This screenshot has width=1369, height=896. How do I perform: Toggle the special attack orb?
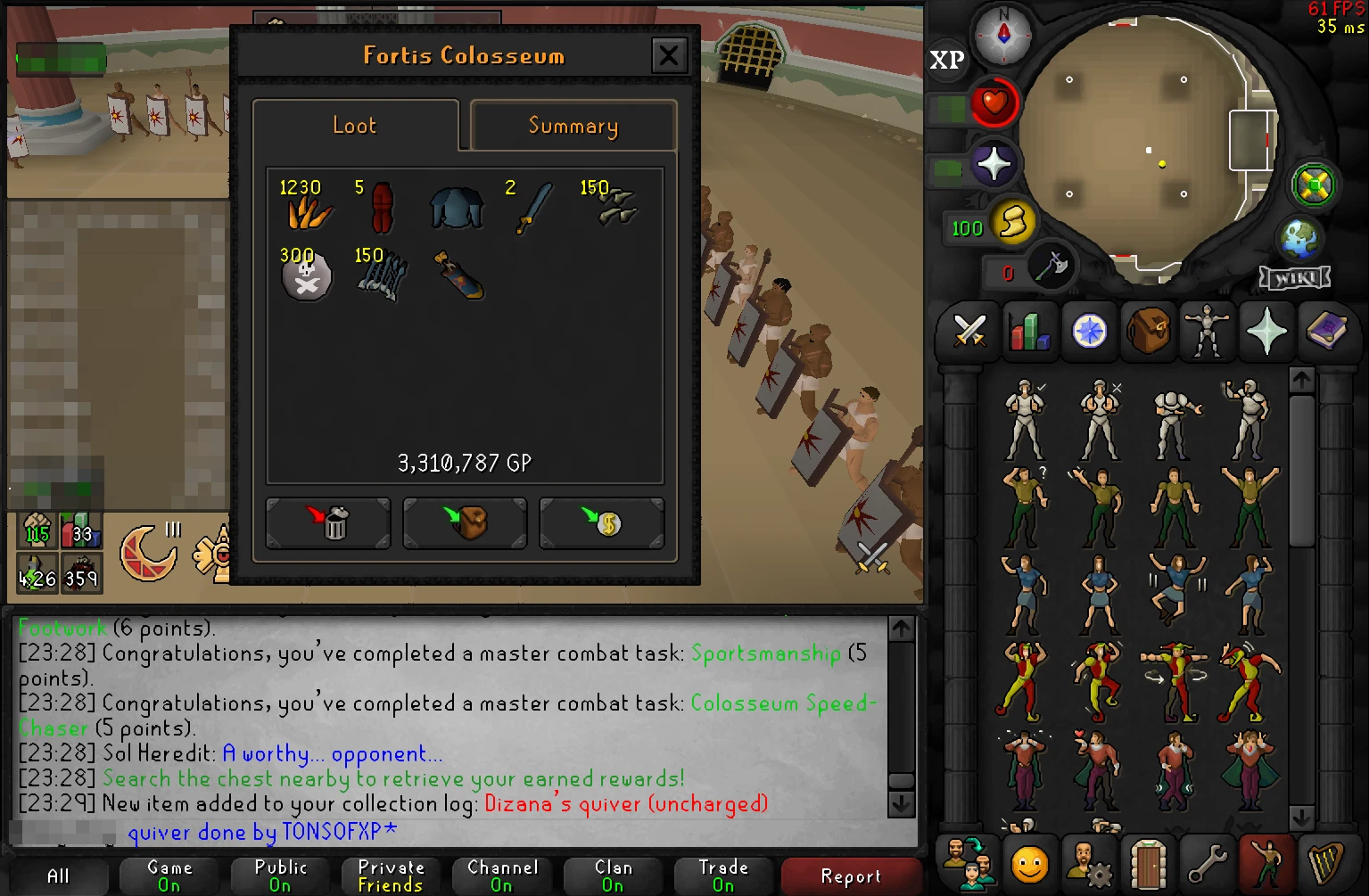click(1052, 267)
